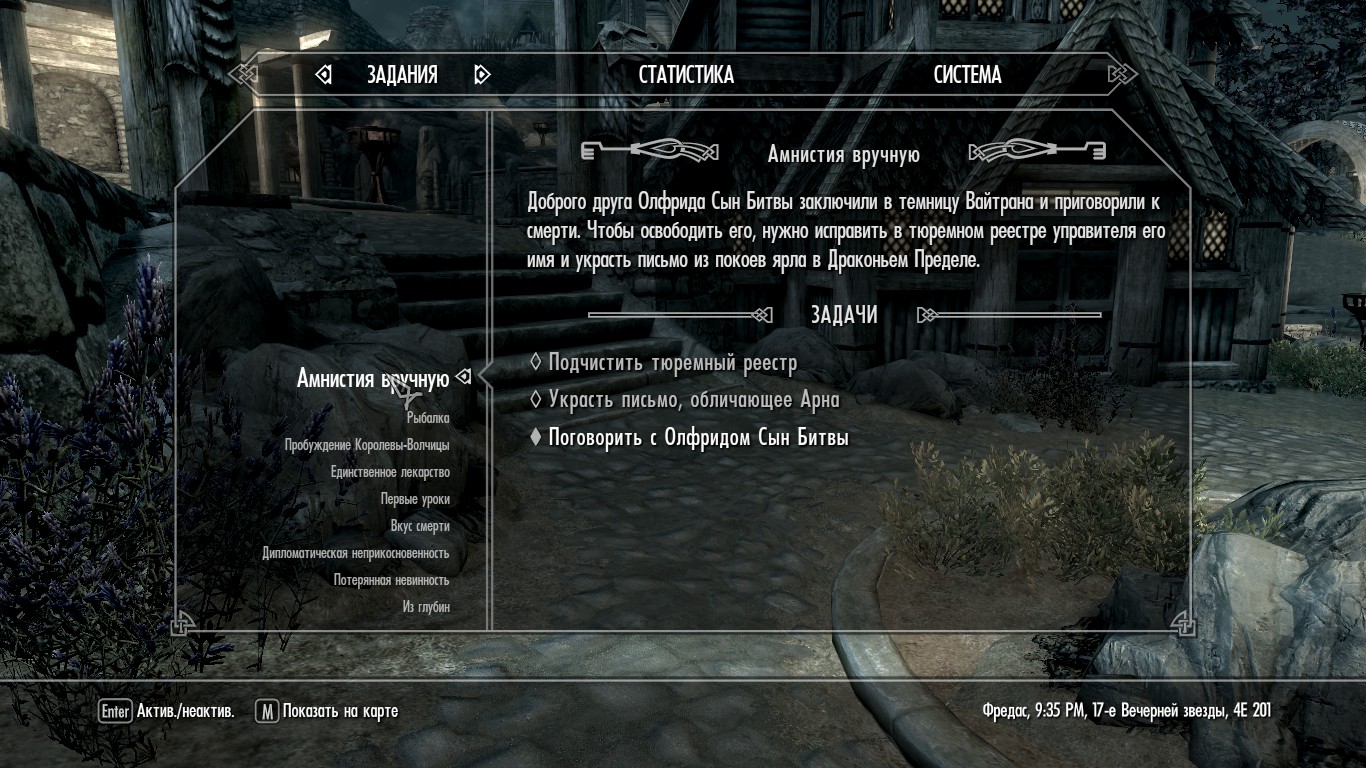
Task: Click the right arrow beside Задания
Action: pyautogui.click(x=482, y=75)
